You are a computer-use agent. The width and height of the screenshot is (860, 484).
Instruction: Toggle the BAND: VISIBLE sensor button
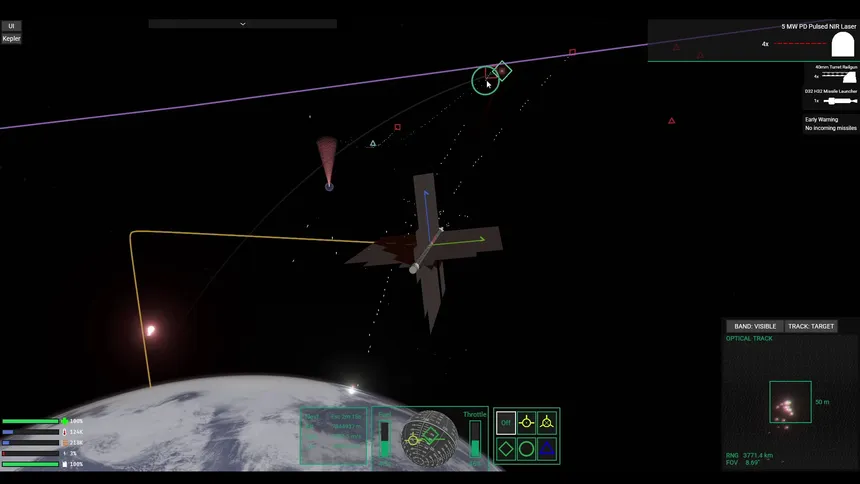755,326
